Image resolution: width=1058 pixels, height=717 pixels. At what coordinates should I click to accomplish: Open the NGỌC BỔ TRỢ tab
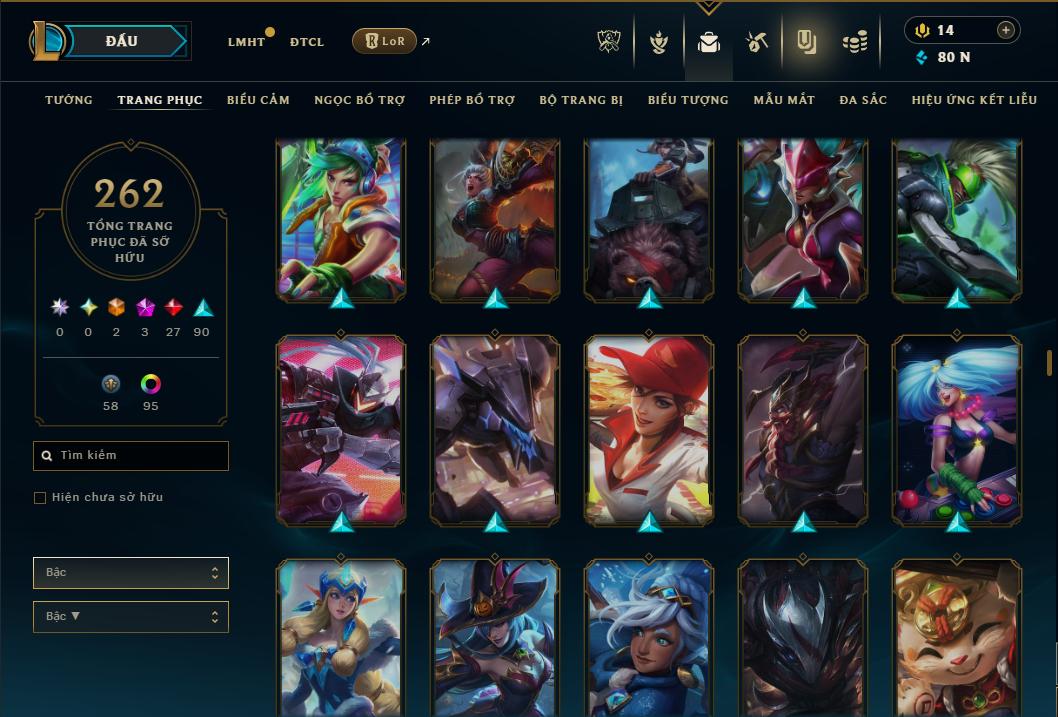359,100
